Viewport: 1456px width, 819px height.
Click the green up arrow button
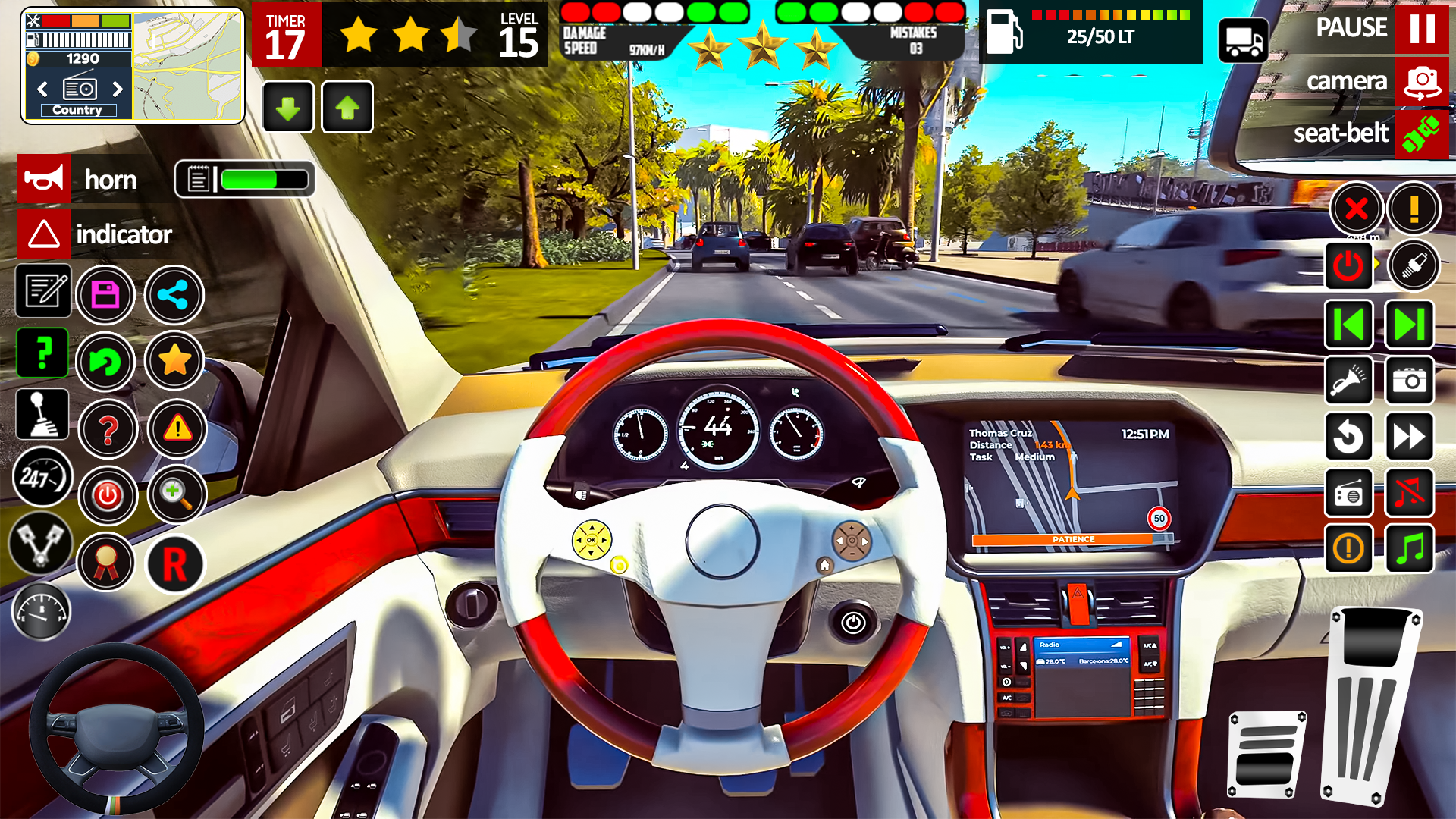pos(347,108)
